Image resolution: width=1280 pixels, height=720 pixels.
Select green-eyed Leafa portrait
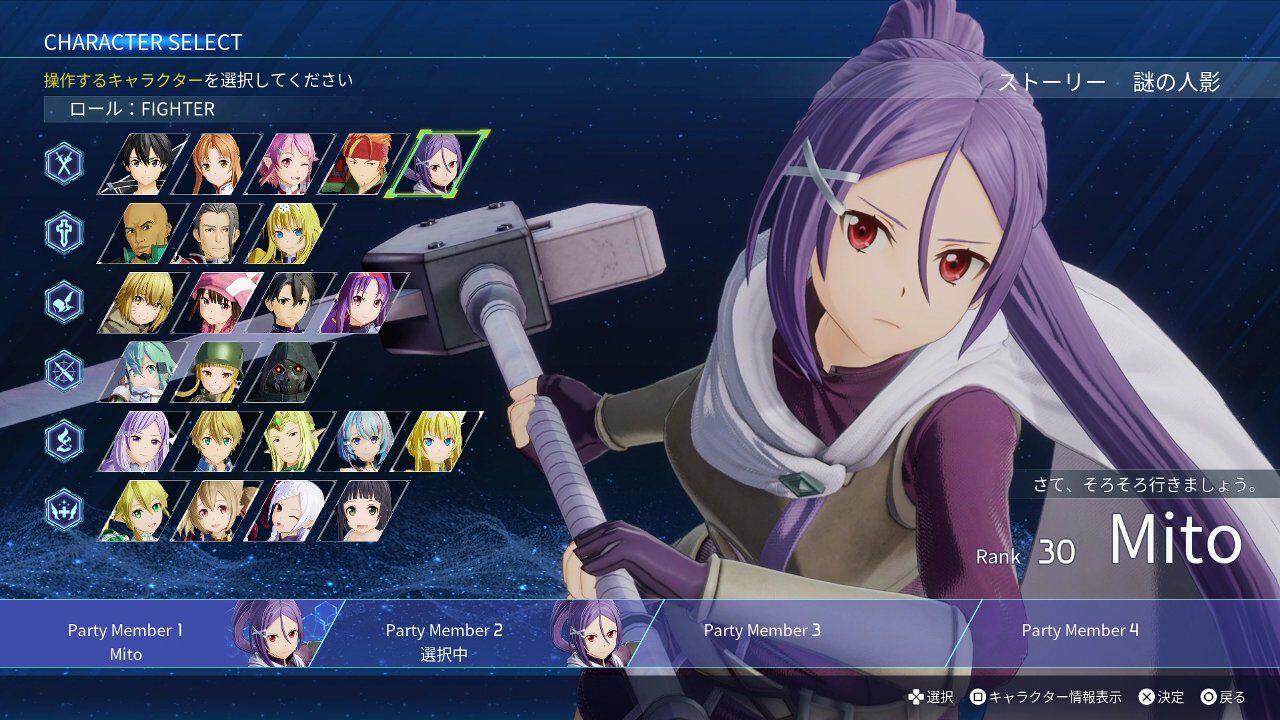click(x=145, y=510)
